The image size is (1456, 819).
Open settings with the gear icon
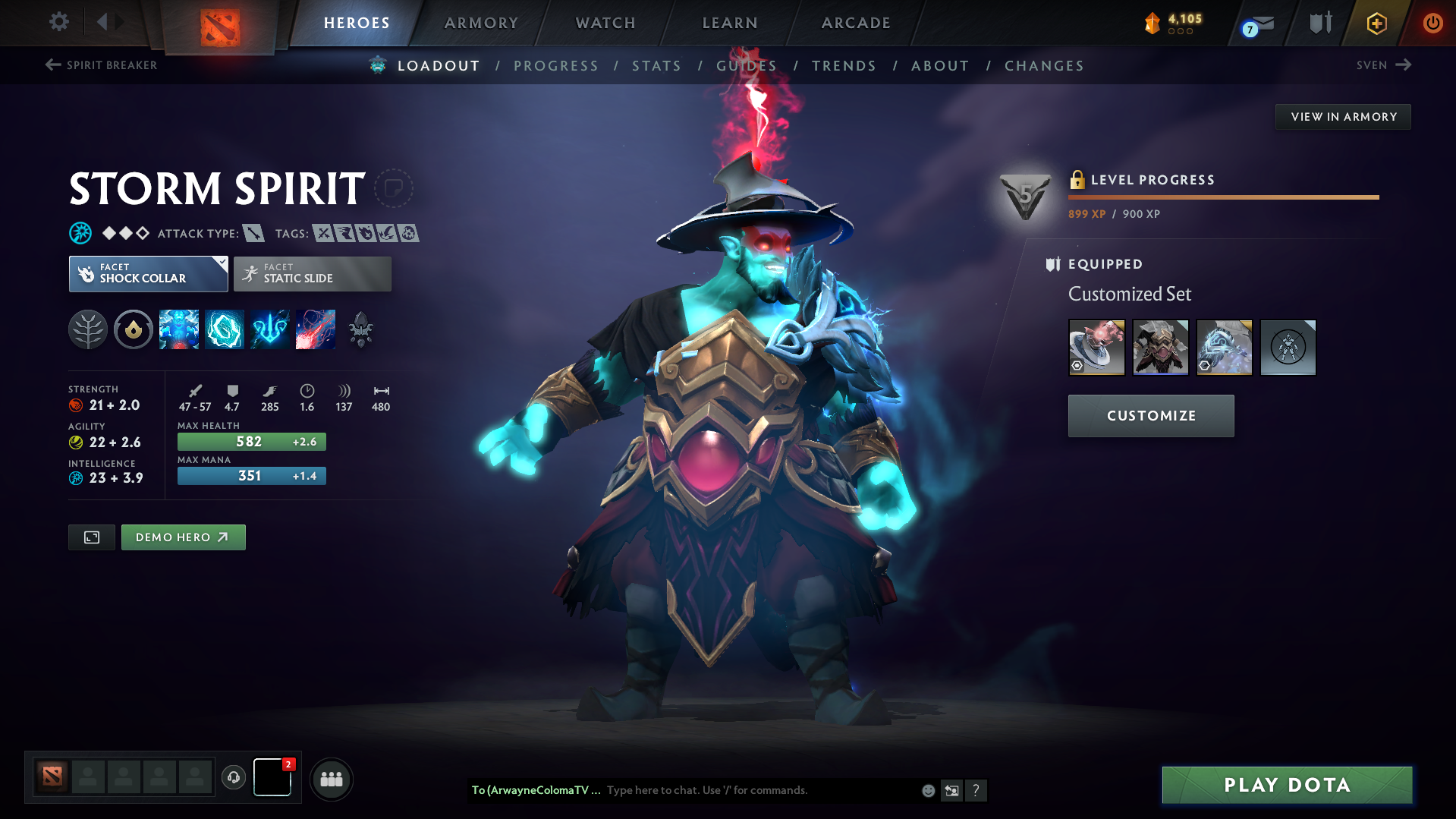(x=58, y=22)
